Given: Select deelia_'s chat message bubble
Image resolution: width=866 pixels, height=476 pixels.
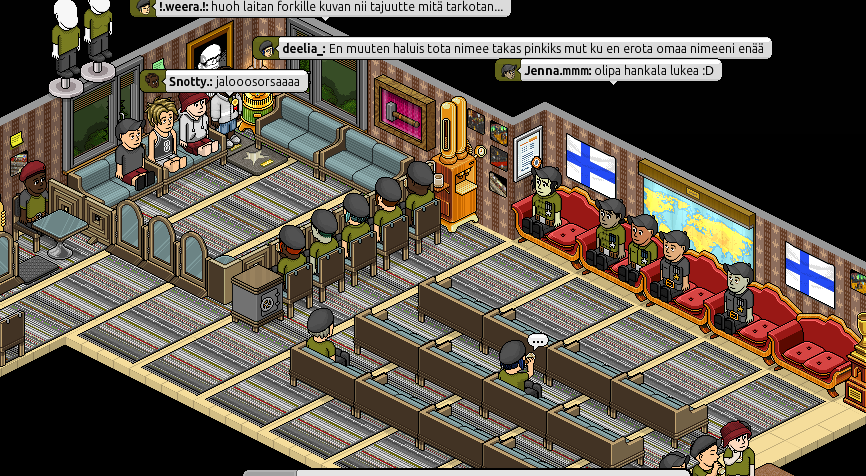Looking at the screenshot, I should [x=512, y=48].
